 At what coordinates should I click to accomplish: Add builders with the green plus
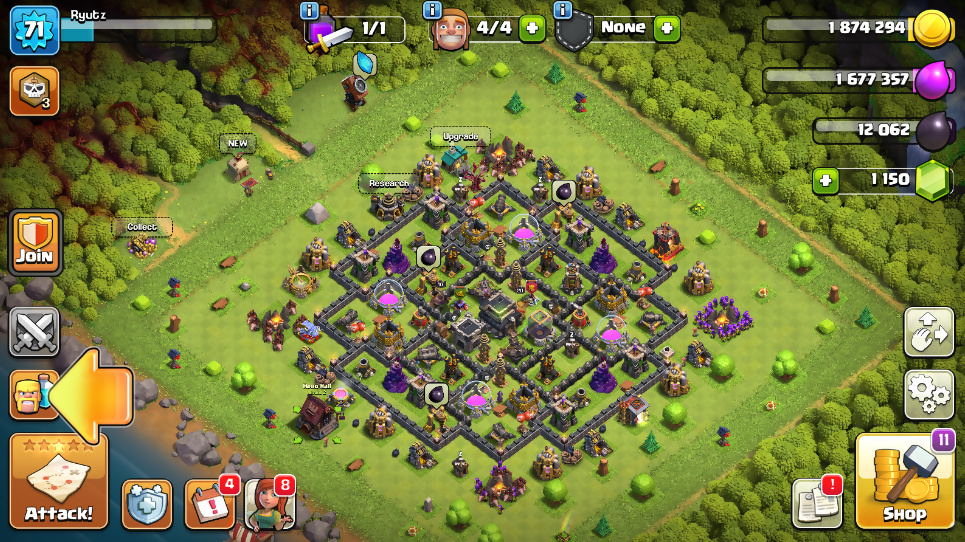(x=532, y=28)
